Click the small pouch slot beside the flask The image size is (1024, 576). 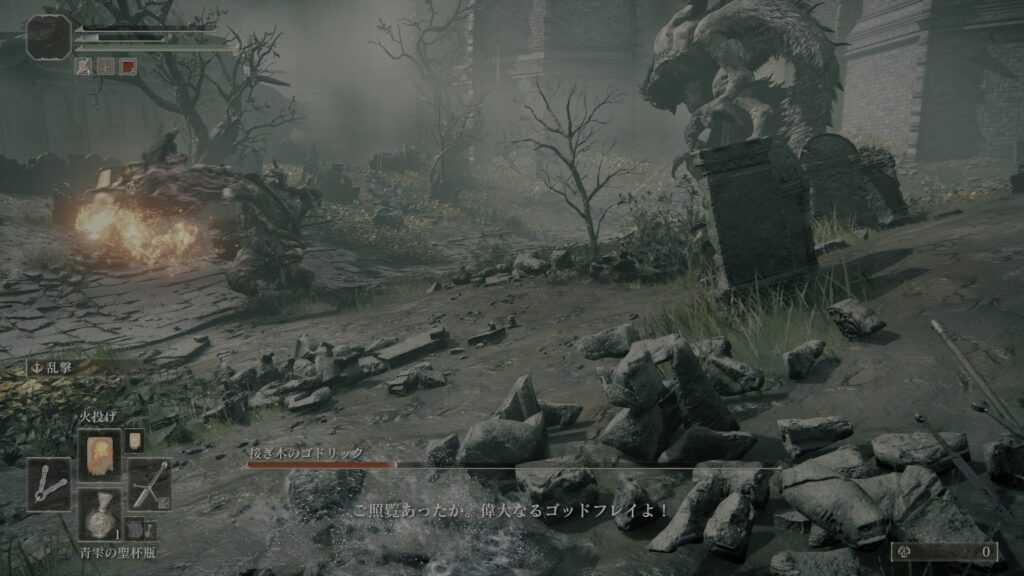click(133, 529)
